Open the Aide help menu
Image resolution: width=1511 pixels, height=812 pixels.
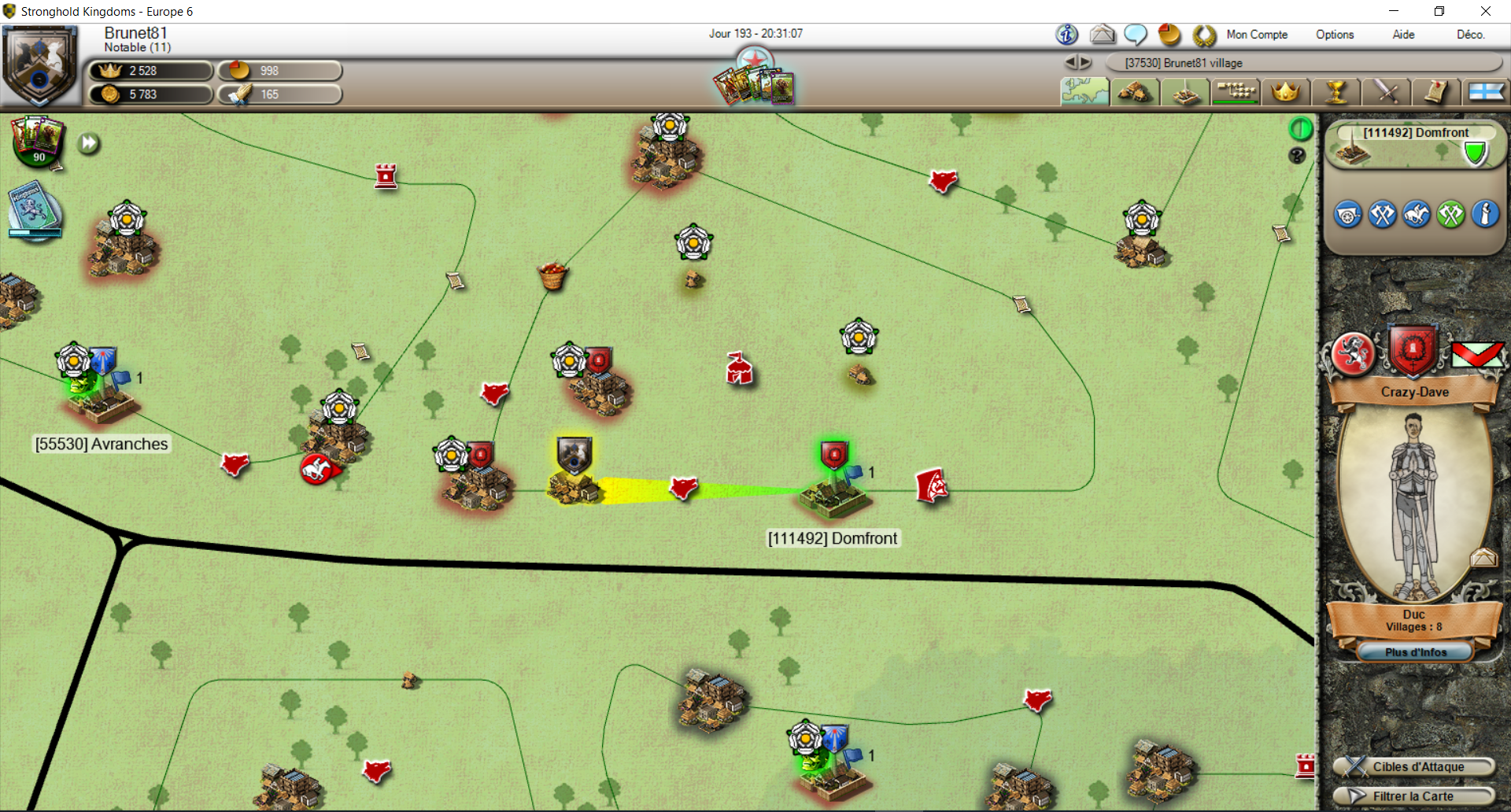point(1403,35)
